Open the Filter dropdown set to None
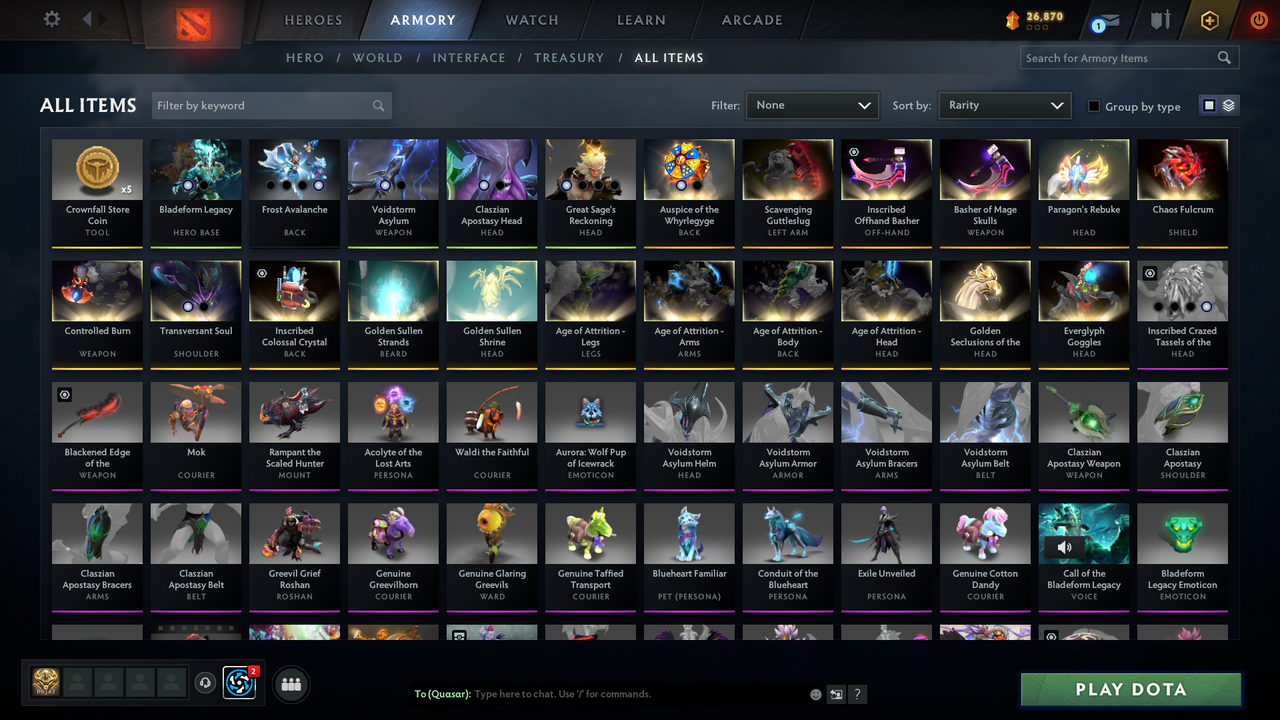1280x720 pixels. (811, 105)
